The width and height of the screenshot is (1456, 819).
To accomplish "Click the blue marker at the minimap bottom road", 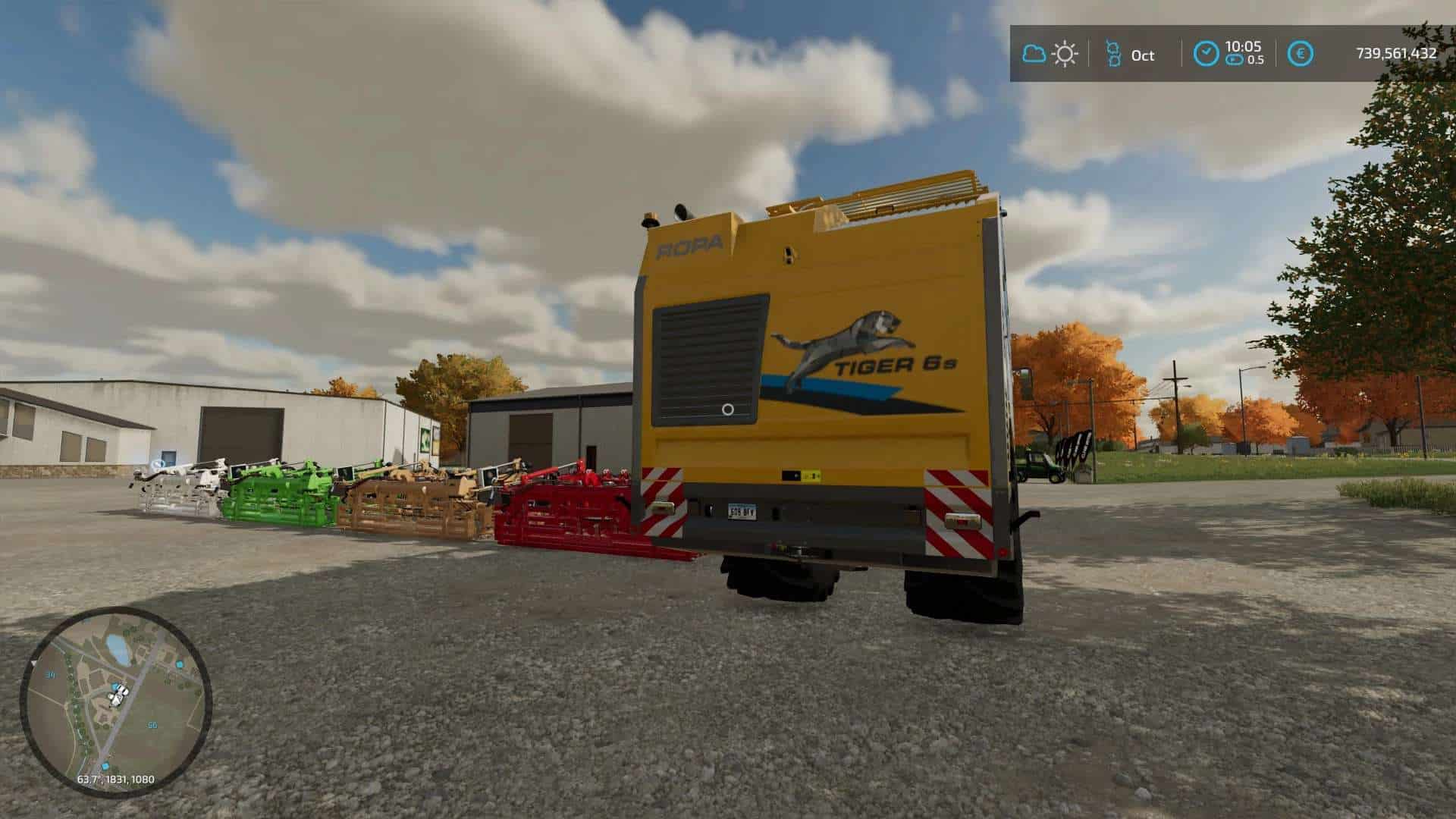I will (x=105, y=765).
